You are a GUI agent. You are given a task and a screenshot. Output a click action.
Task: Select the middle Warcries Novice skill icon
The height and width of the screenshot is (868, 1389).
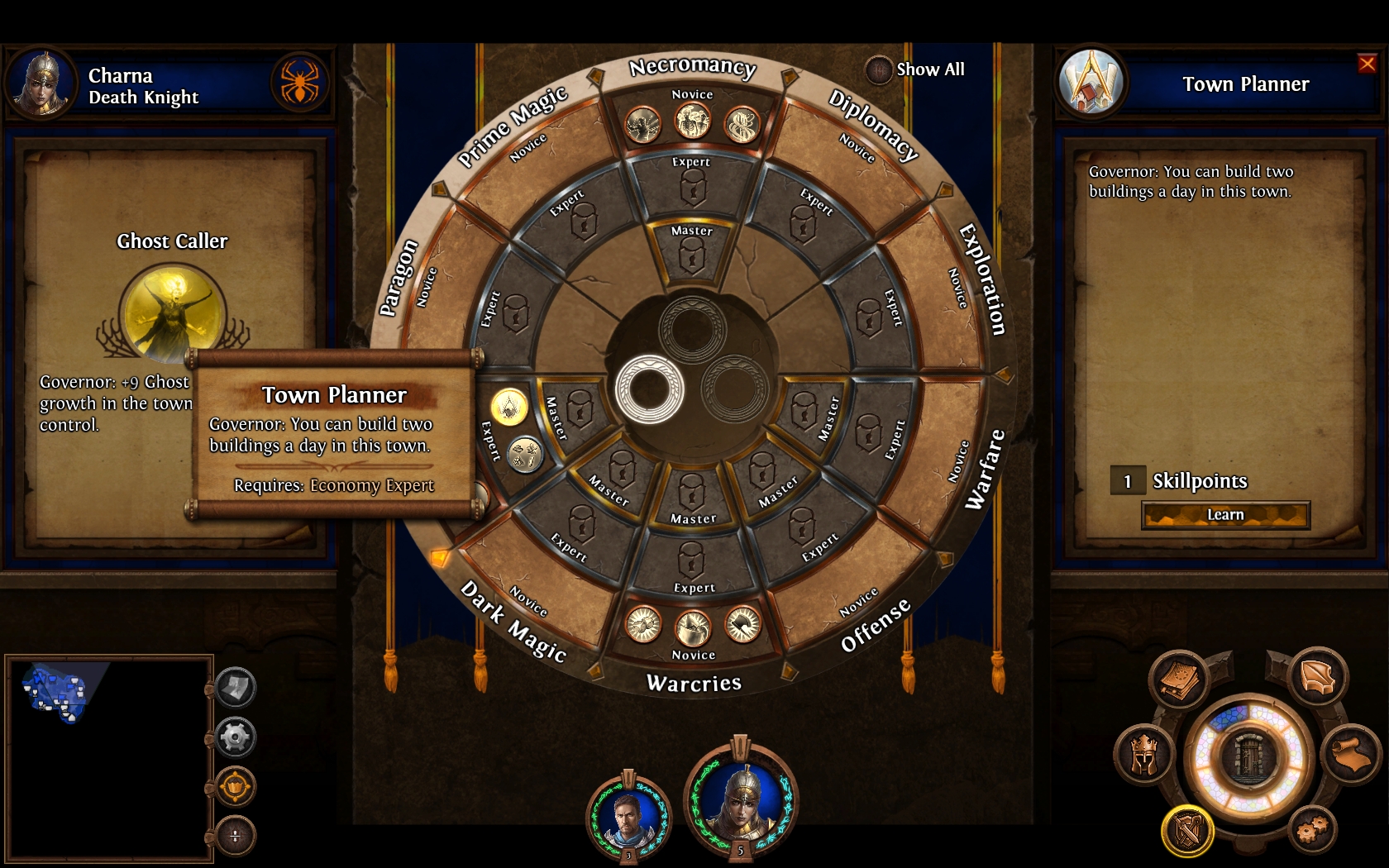pyautogui.click(x=693, y=628)
